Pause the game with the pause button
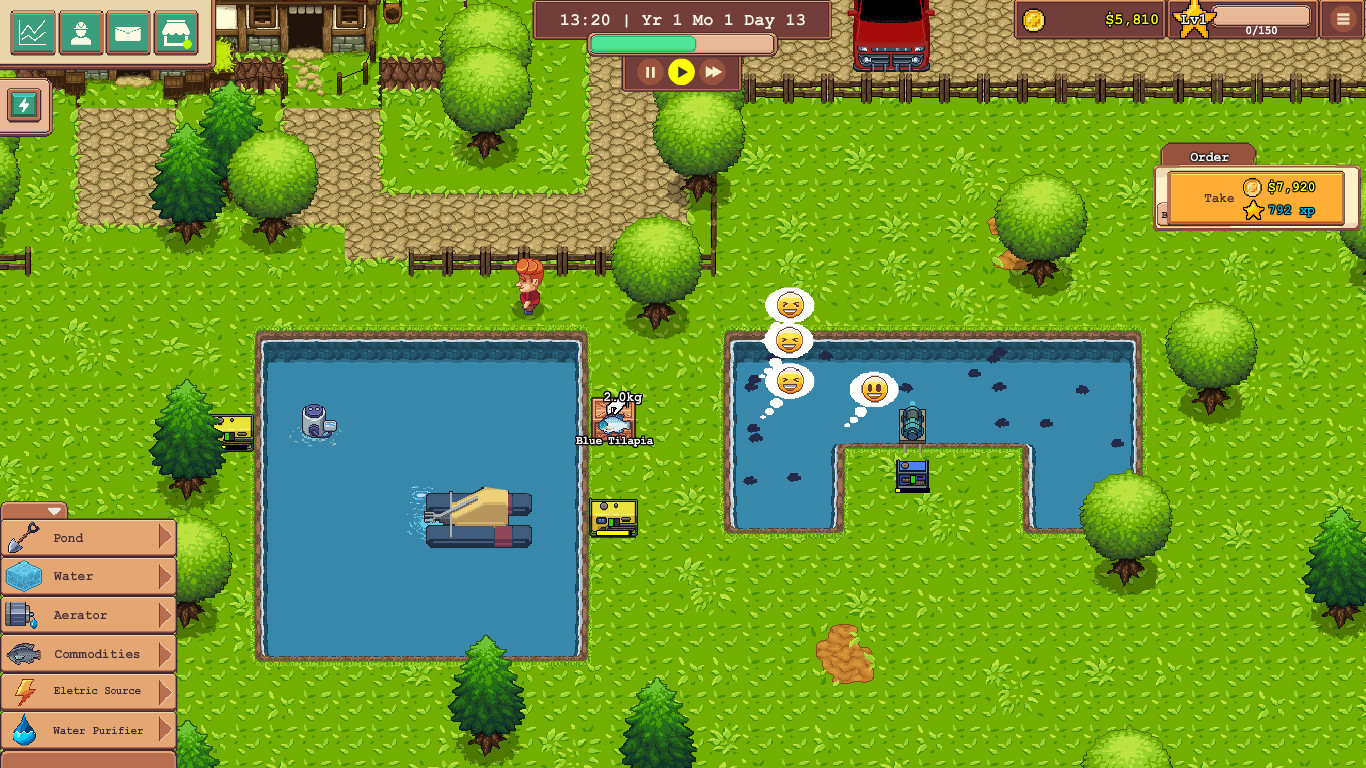Screen dimensions: 1366x768 [650, 71]
